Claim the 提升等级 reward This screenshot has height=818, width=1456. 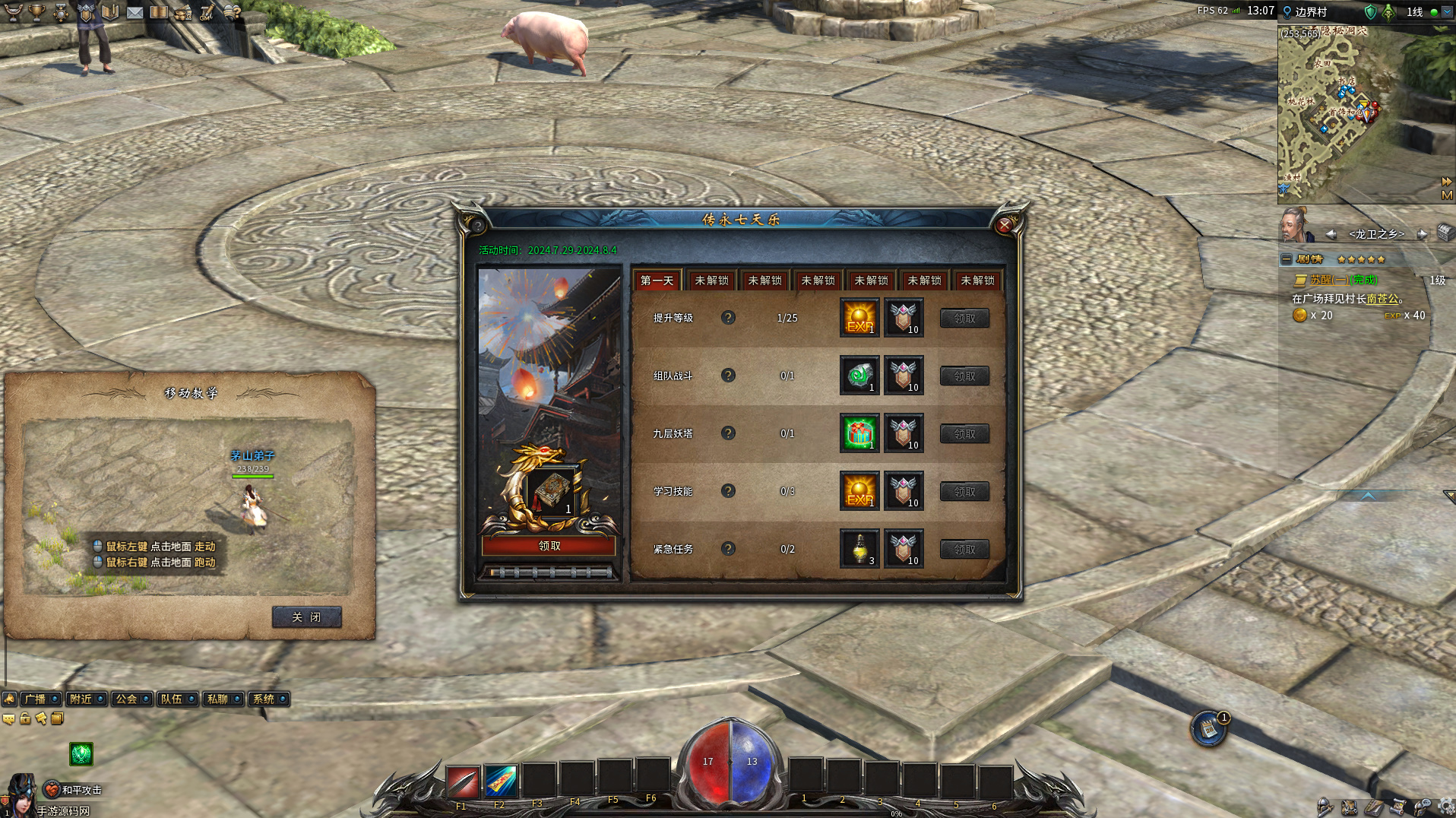(964, 319)
